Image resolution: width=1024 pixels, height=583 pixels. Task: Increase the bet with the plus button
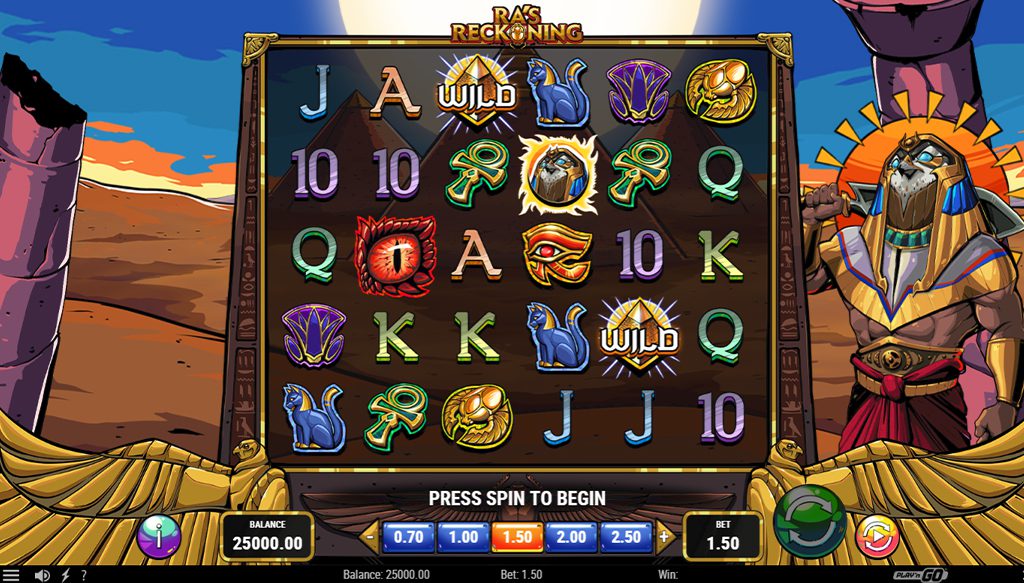(664, 537)
